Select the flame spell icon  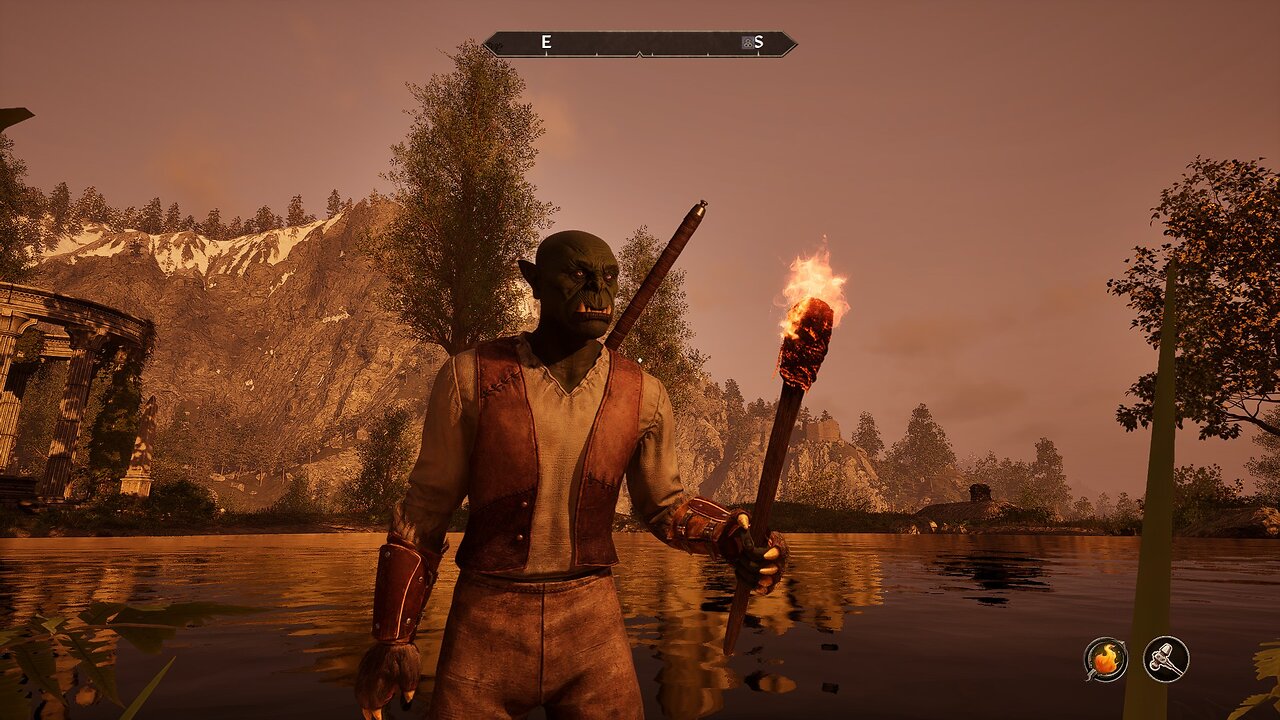tap(1105, 659)
